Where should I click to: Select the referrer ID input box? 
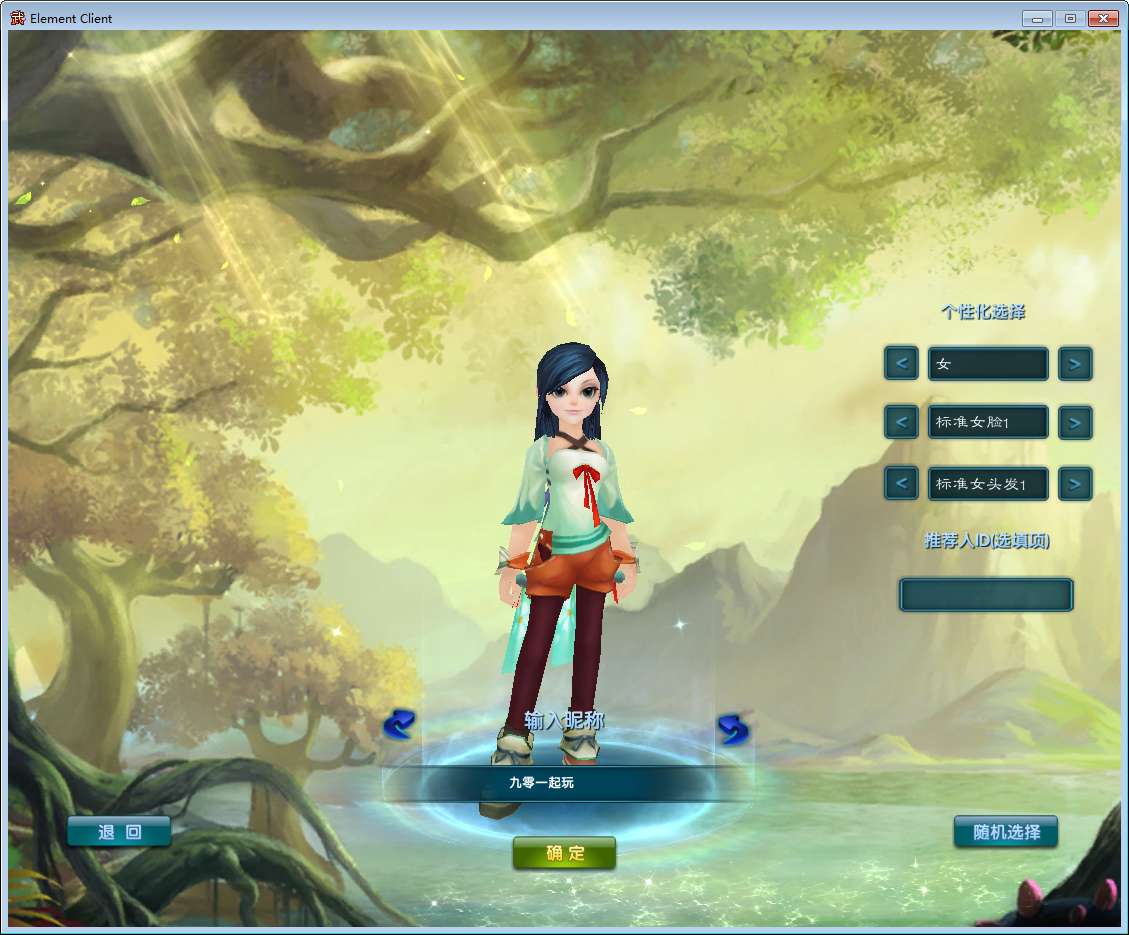coord(986,594)
